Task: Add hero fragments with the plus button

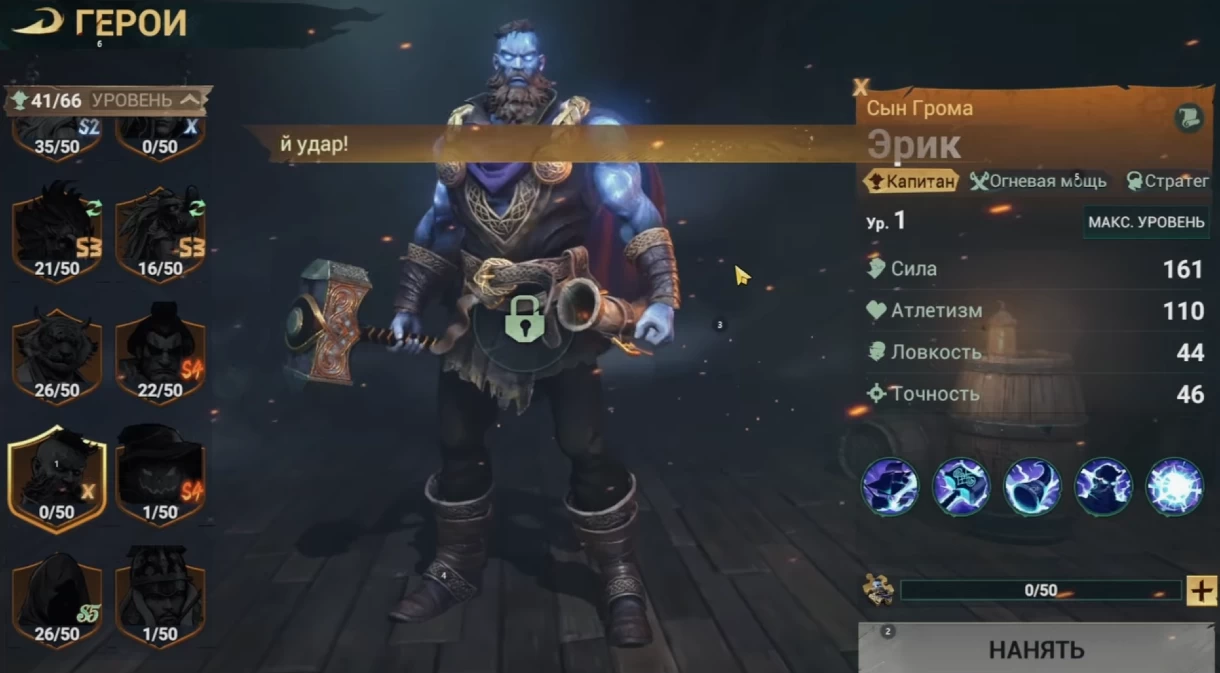Action: click(1201, 590)
